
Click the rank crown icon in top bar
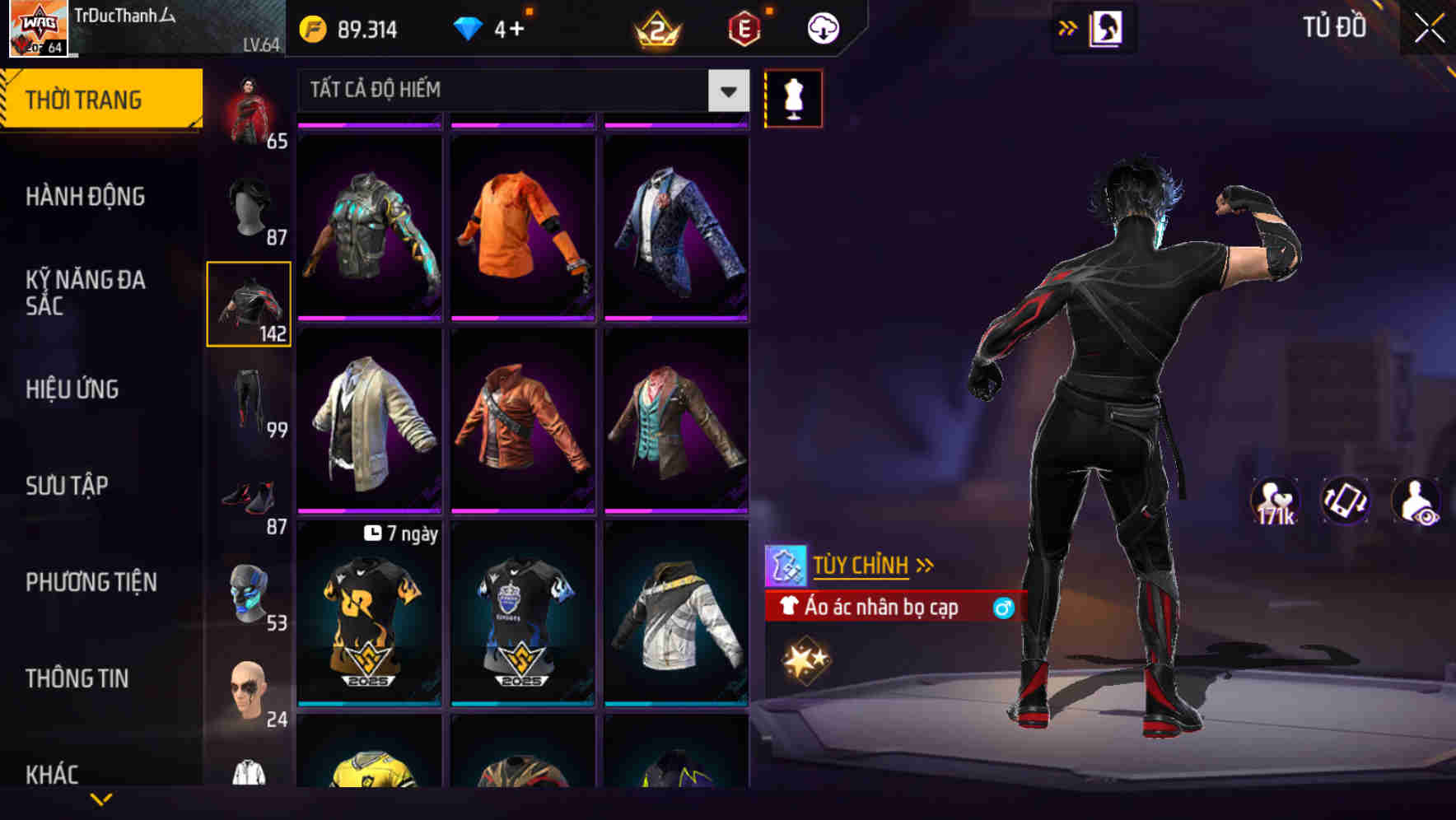(x=659, y=27)
